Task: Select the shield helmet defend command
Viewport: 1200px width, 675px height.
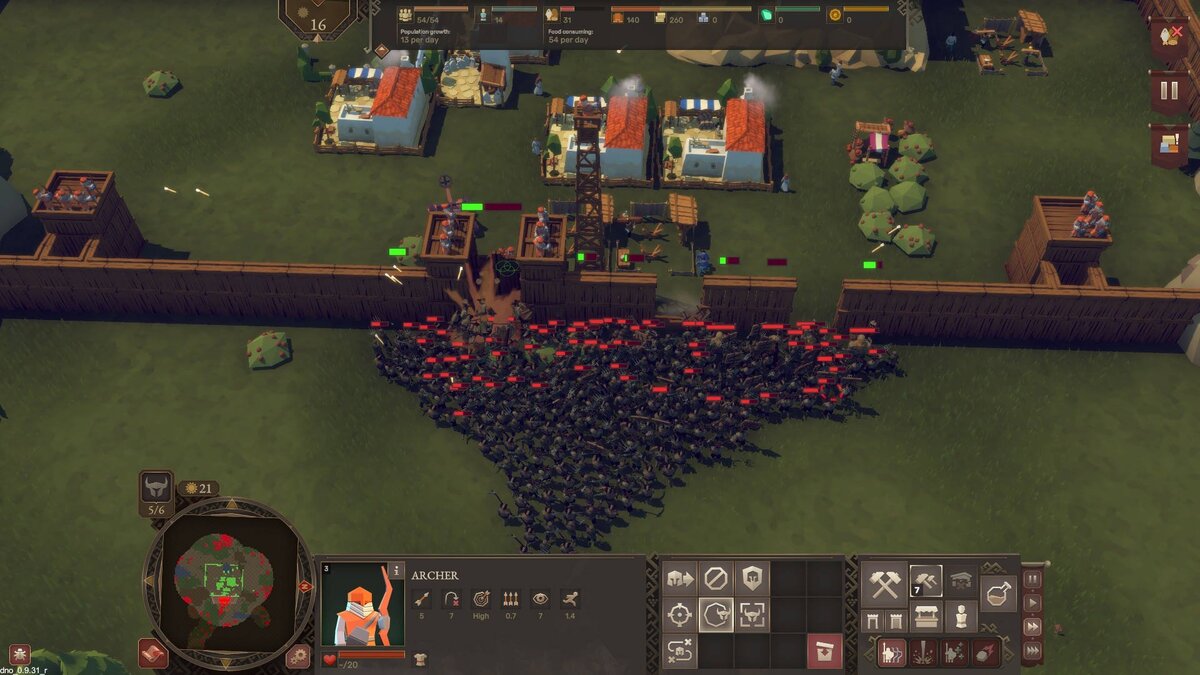Action: coord(751,578)
